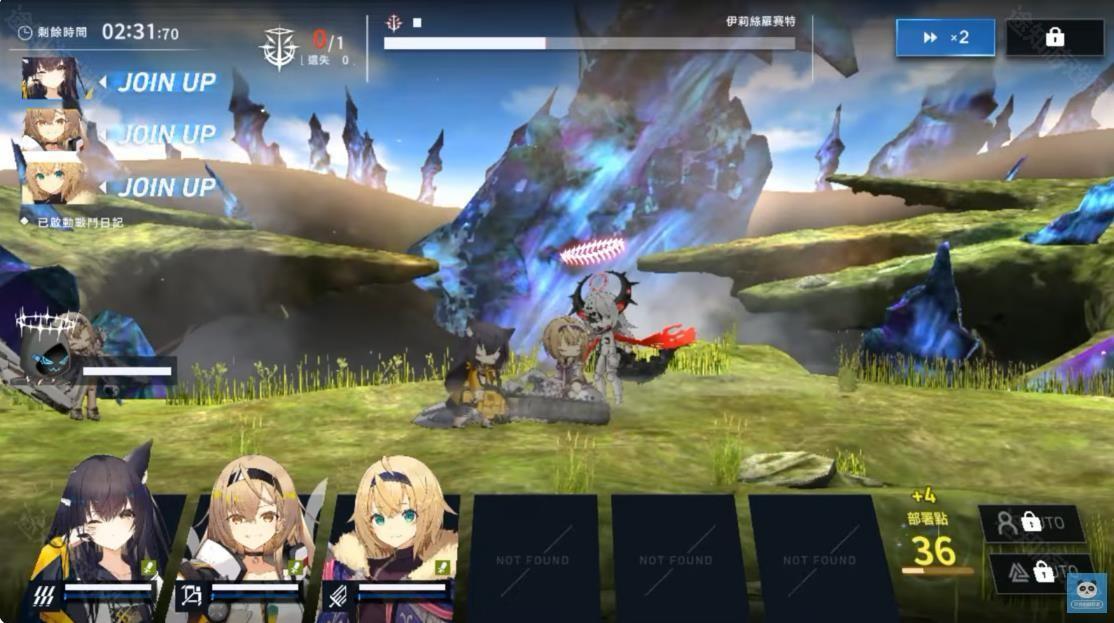Click the padlock button beside ×2 speed
This screenshot has width=1114, height=623.
(x=1054, y=37)
